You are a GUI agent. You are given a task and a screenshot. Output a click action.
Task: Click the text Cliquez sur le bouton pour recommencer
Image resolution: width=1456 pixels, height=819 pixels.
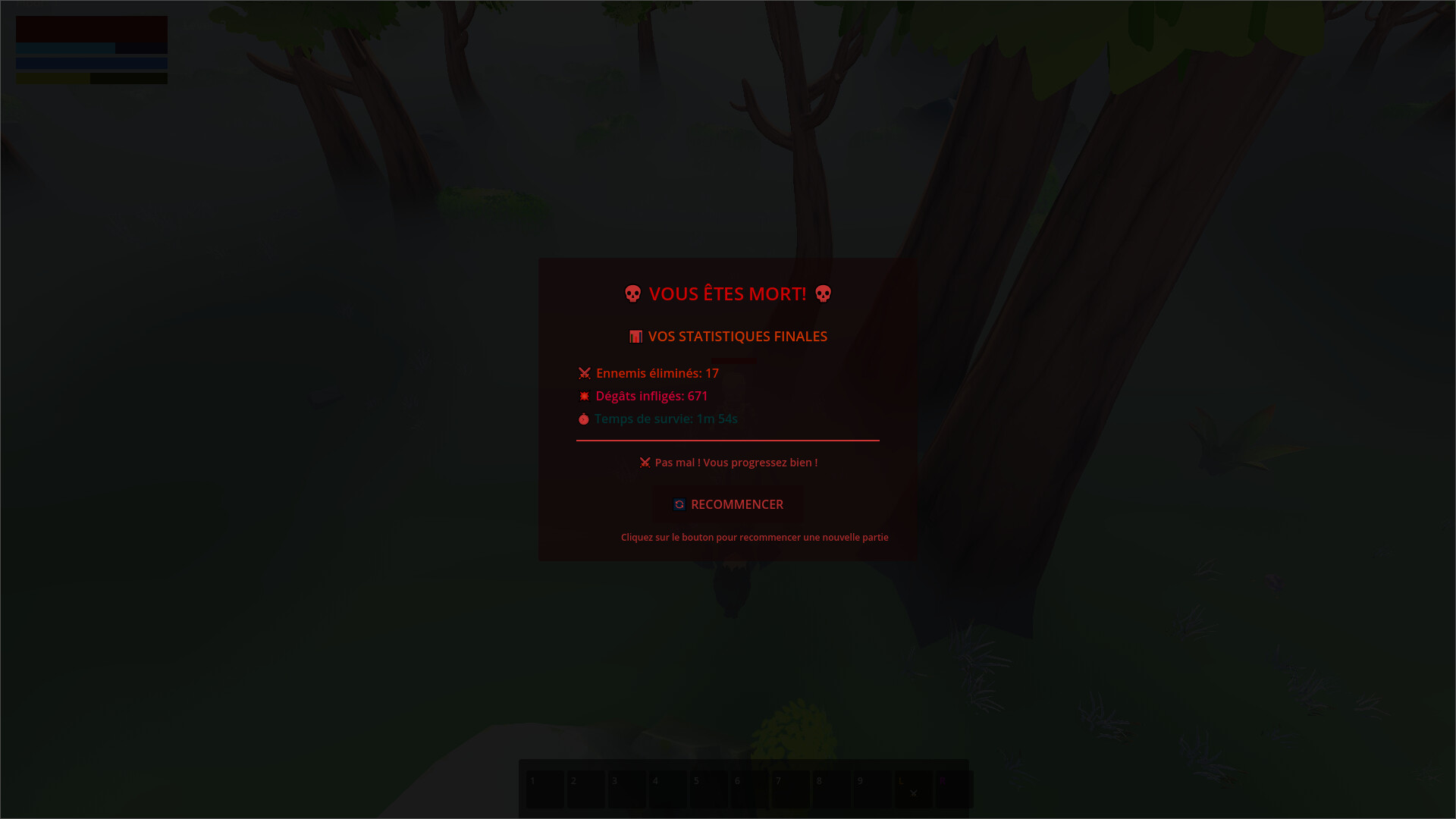755,537
